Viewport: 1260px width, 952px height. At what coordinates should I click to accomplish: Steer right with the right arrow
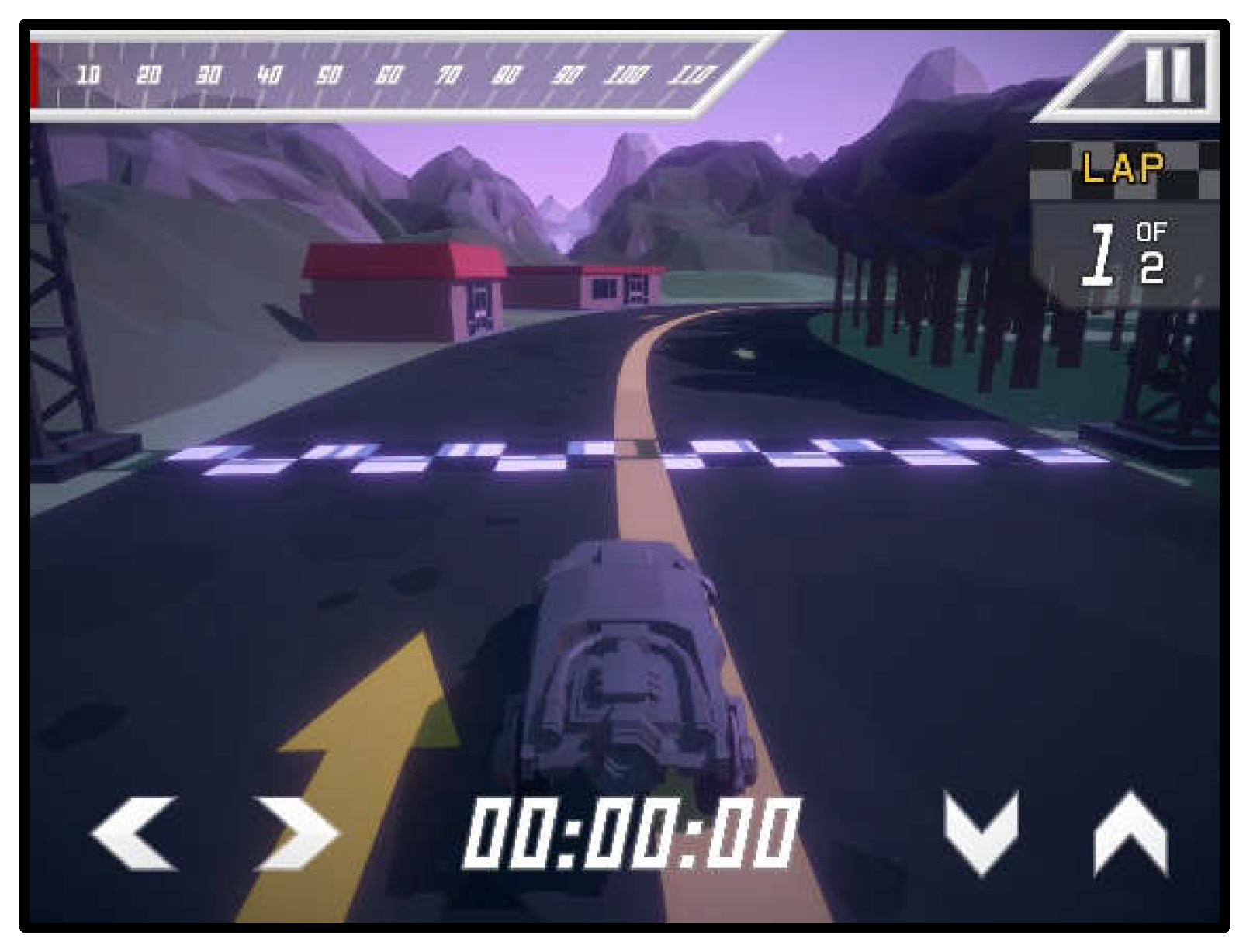(x=297, y=834)
